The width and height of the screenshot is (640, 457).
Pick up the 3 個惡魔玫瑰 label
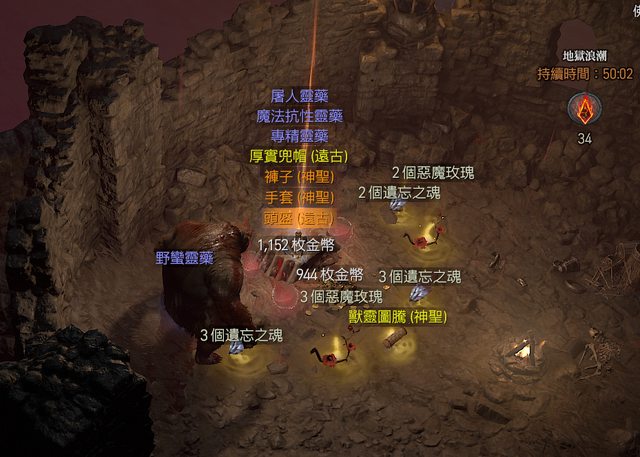pyautogui.click(x=341, y=296)
